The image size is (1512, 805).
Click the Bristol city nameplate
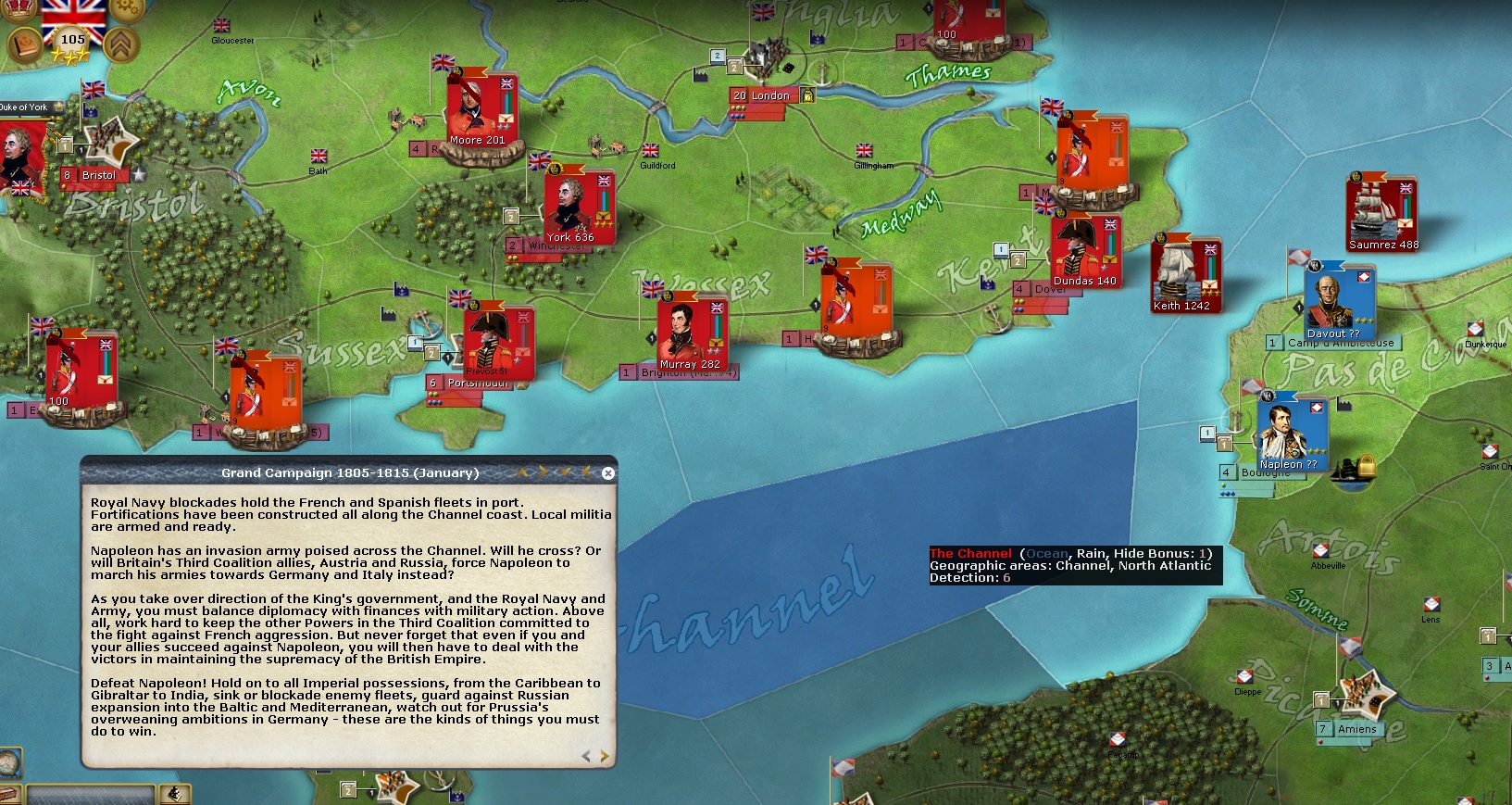(x=98, y=175)
